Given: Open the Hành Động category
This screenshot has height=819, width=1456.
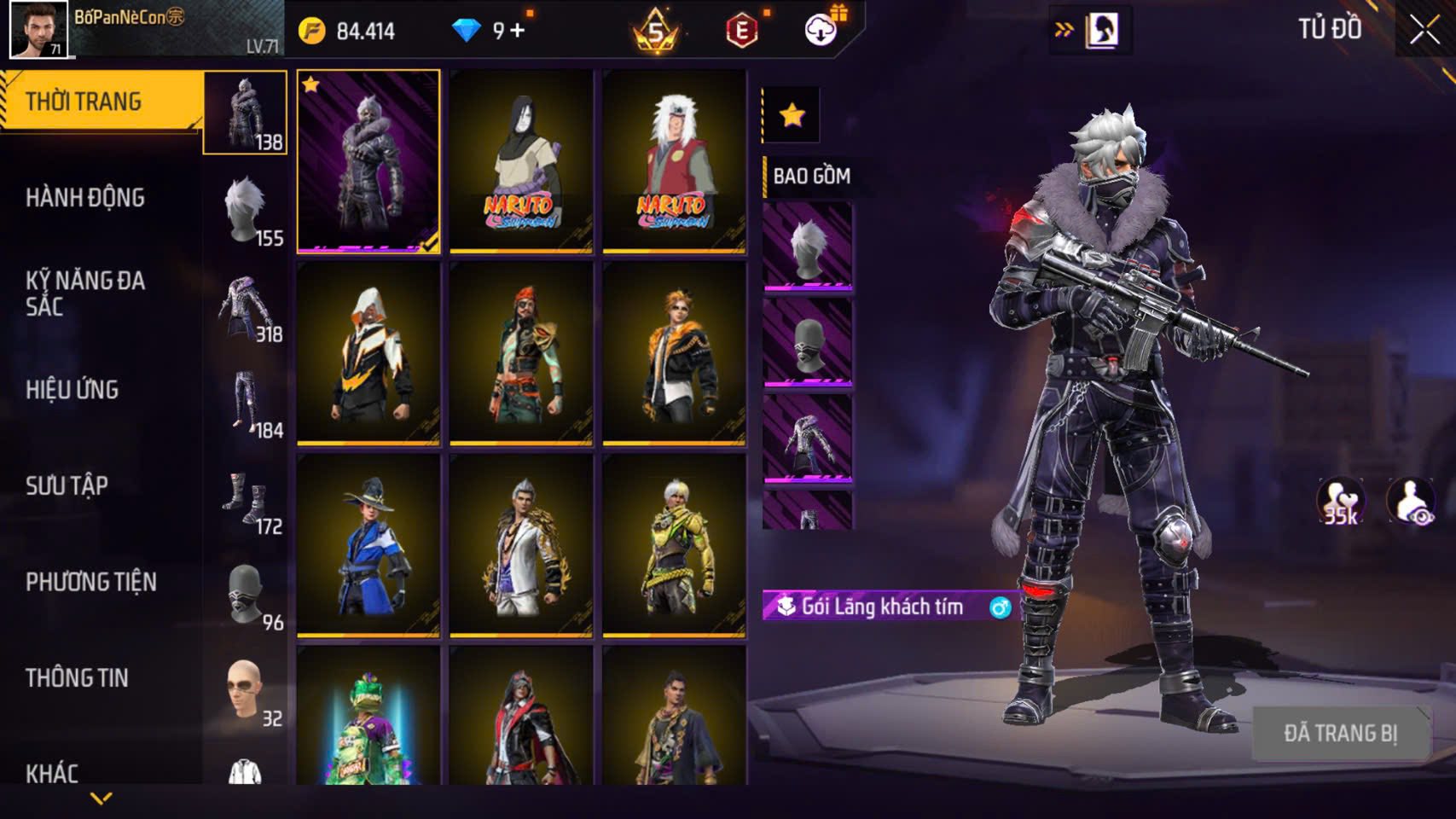Looking at the screenshot, I should [85, 198].
